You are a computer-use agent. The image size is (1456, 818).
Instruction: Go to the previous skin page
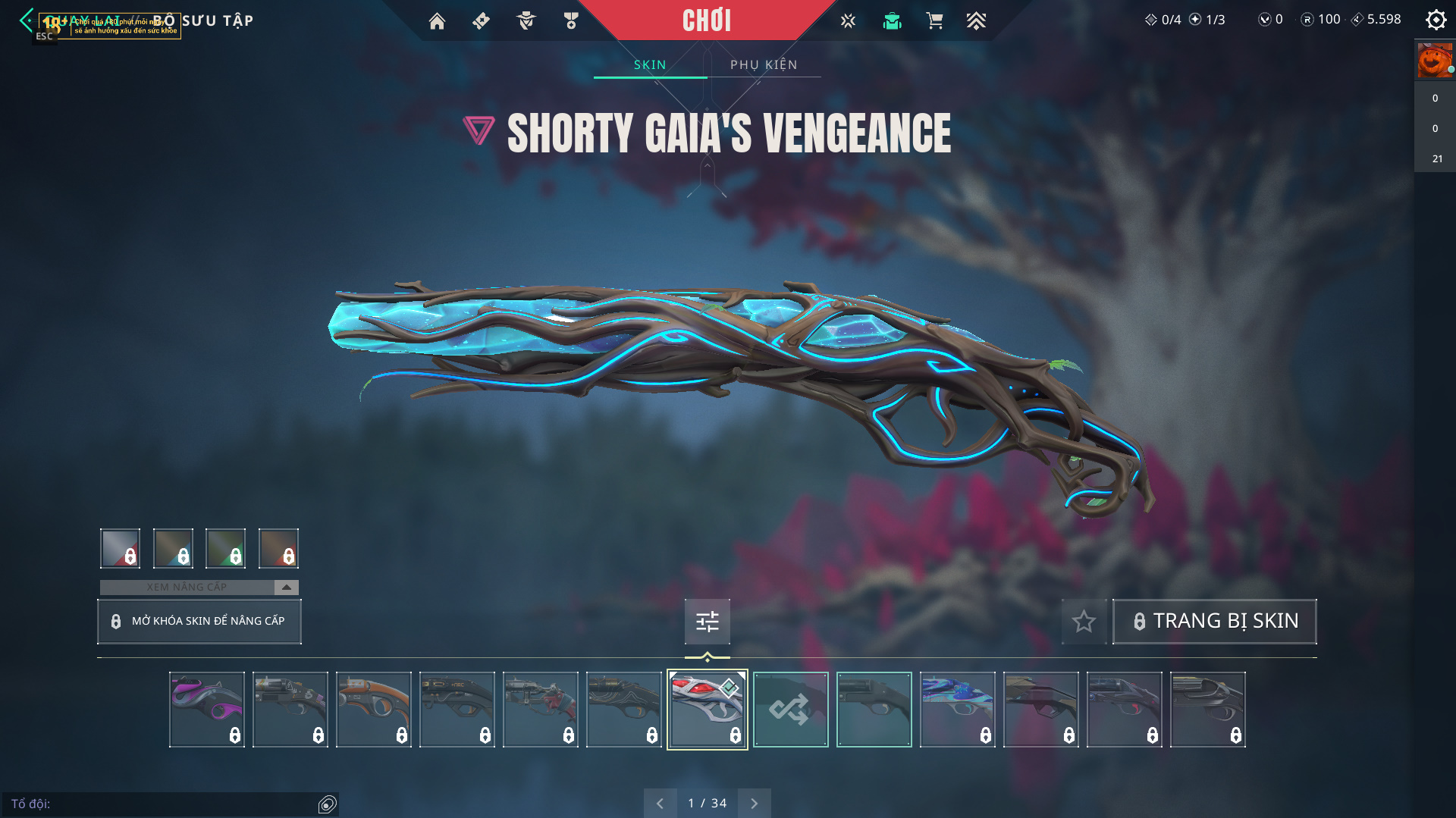660,804
